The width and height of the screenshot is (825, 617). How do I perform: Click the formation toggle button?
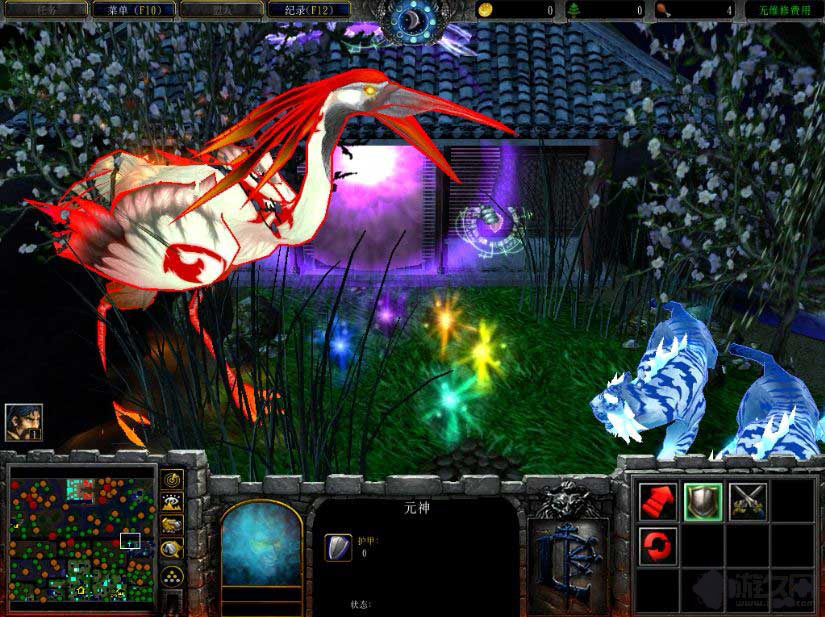point(172,575)
